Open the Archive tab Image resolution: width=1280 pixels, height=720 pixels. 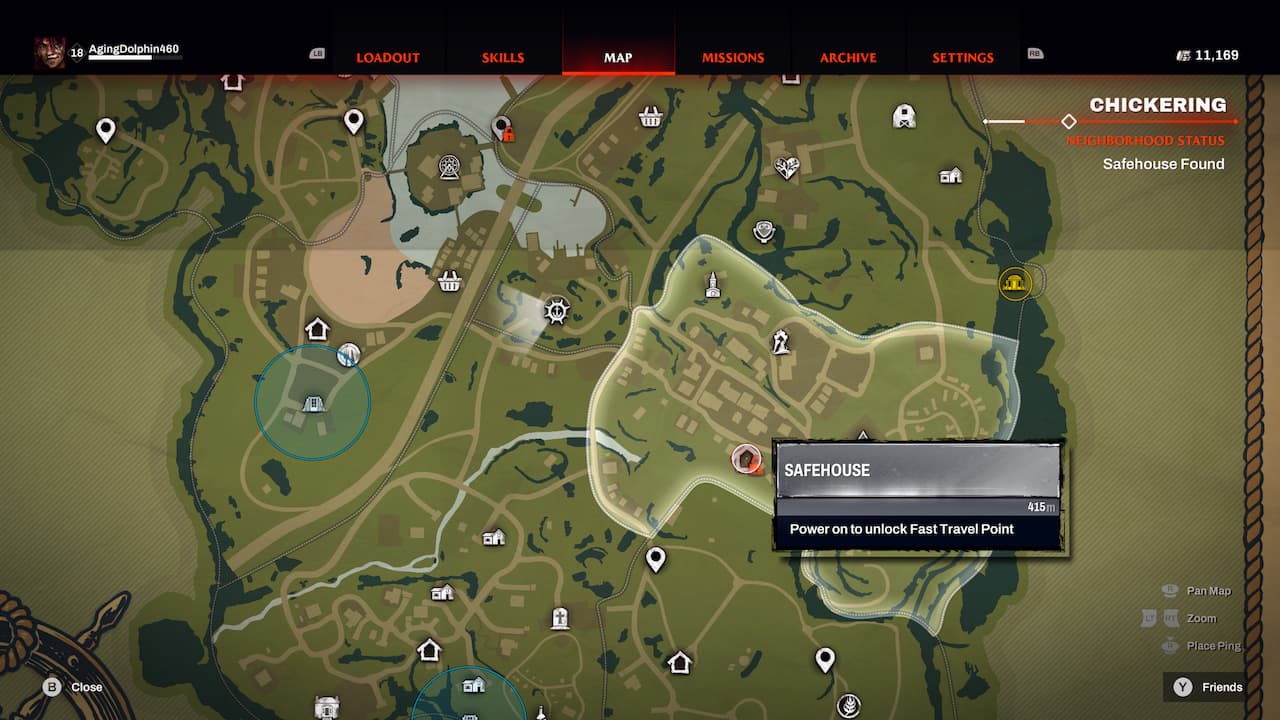click(x=848, y=58)
